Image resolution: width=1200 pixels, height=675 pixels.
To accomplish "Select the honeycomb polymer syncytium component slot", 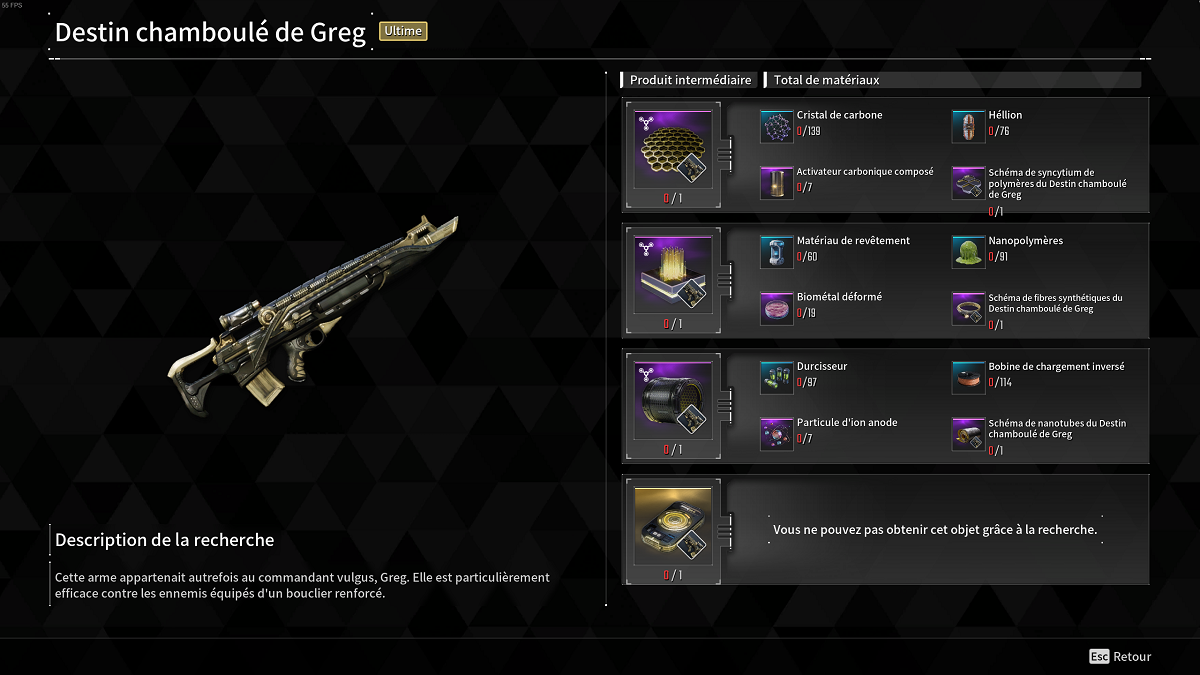I will click(673, 149).
